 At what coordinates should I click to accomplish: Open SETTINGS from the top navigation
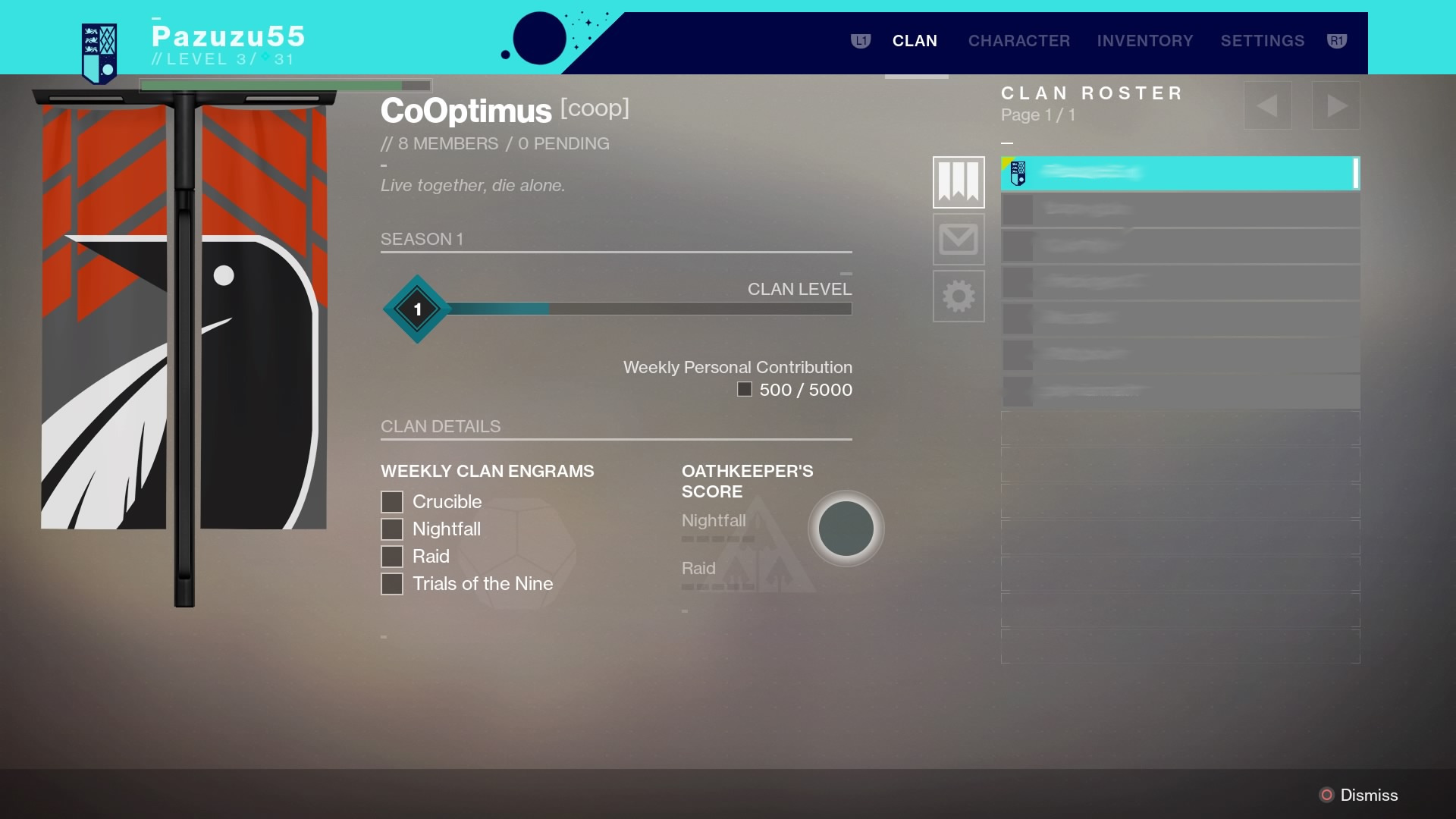click(x=1262, y=41)
